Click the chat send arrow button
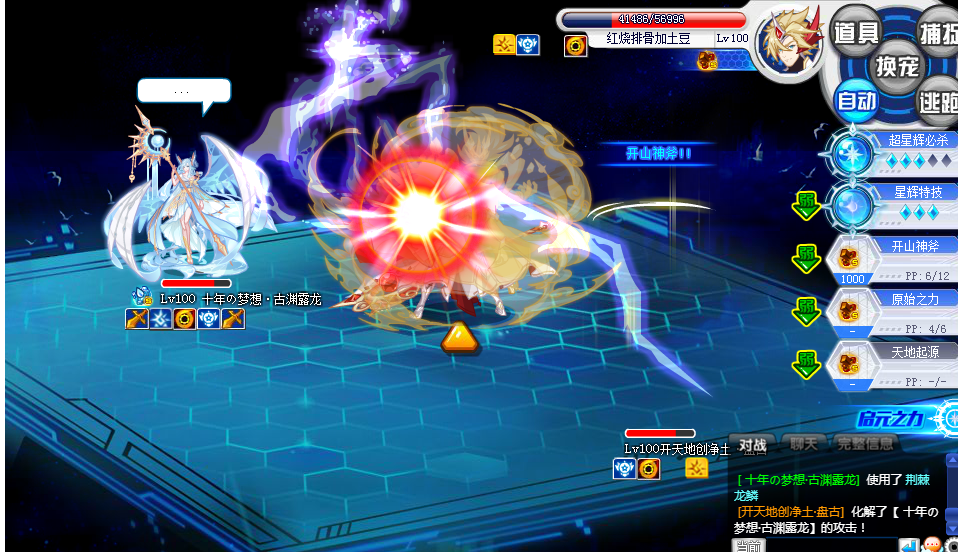This screenshot has width=958, height=552. tap(908, 546)
